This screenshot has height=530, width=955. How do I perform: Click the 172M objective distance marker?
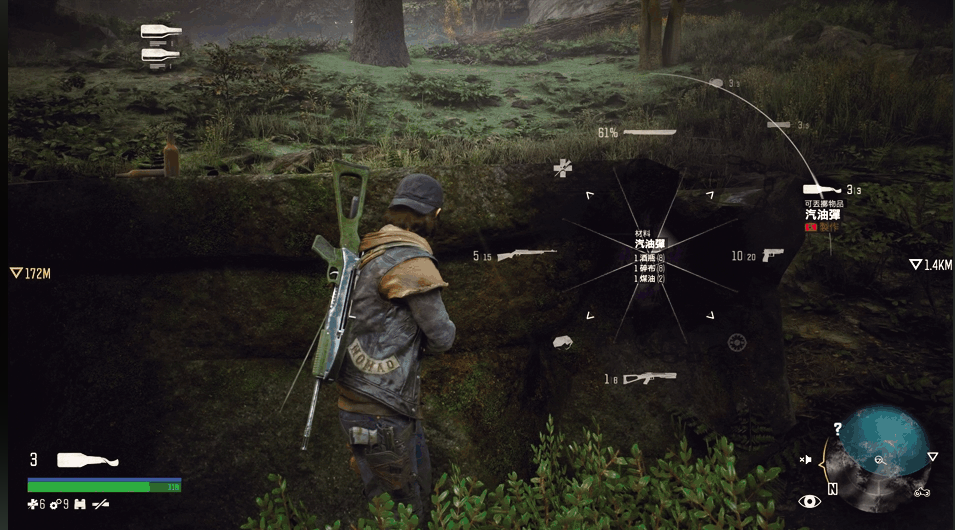[30, 272]
